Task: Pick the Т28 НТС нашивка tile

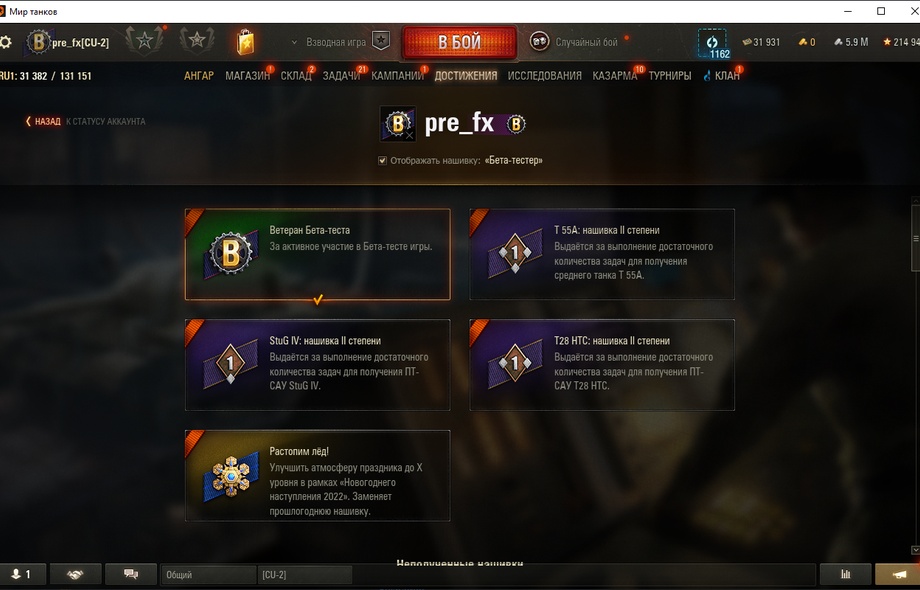Action: (602, 365)
